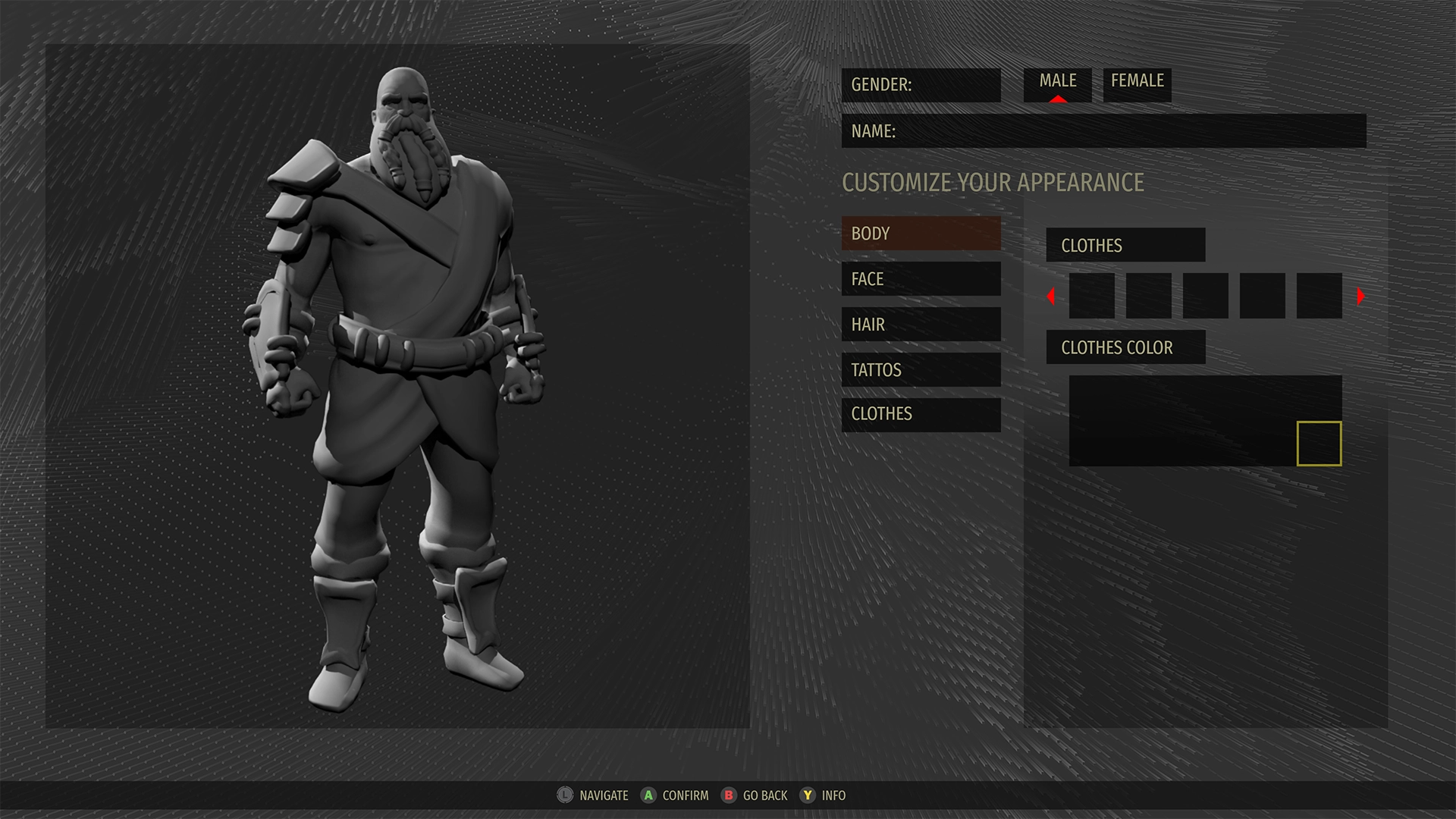Select the fourth clothes thumbnail slot
Viewport: 1456px width, 819px height.
[x=1261, y=296]
